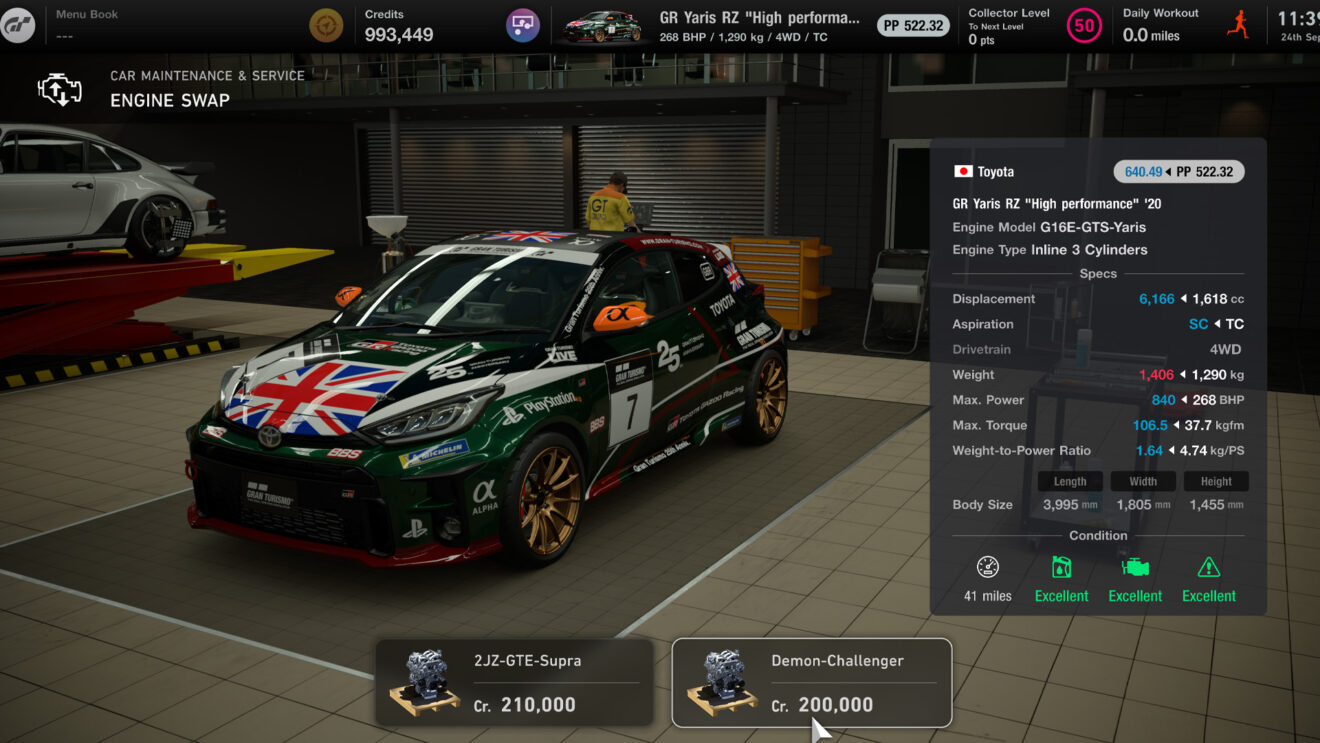Open the Specs section divider
Screen dimensions: 1320x743
pos(1097,272)
